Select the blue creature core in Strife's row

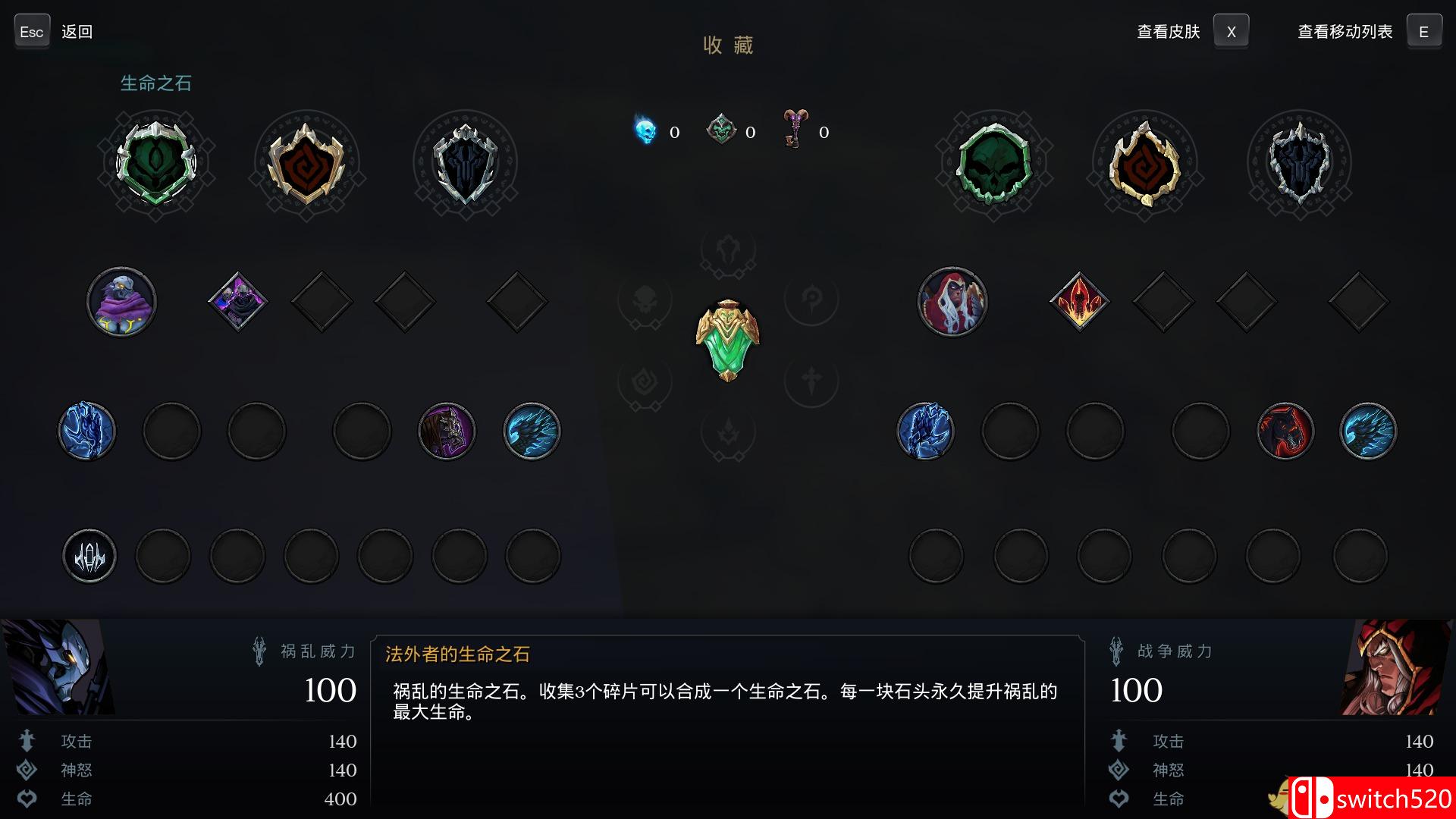click(86, 430)
